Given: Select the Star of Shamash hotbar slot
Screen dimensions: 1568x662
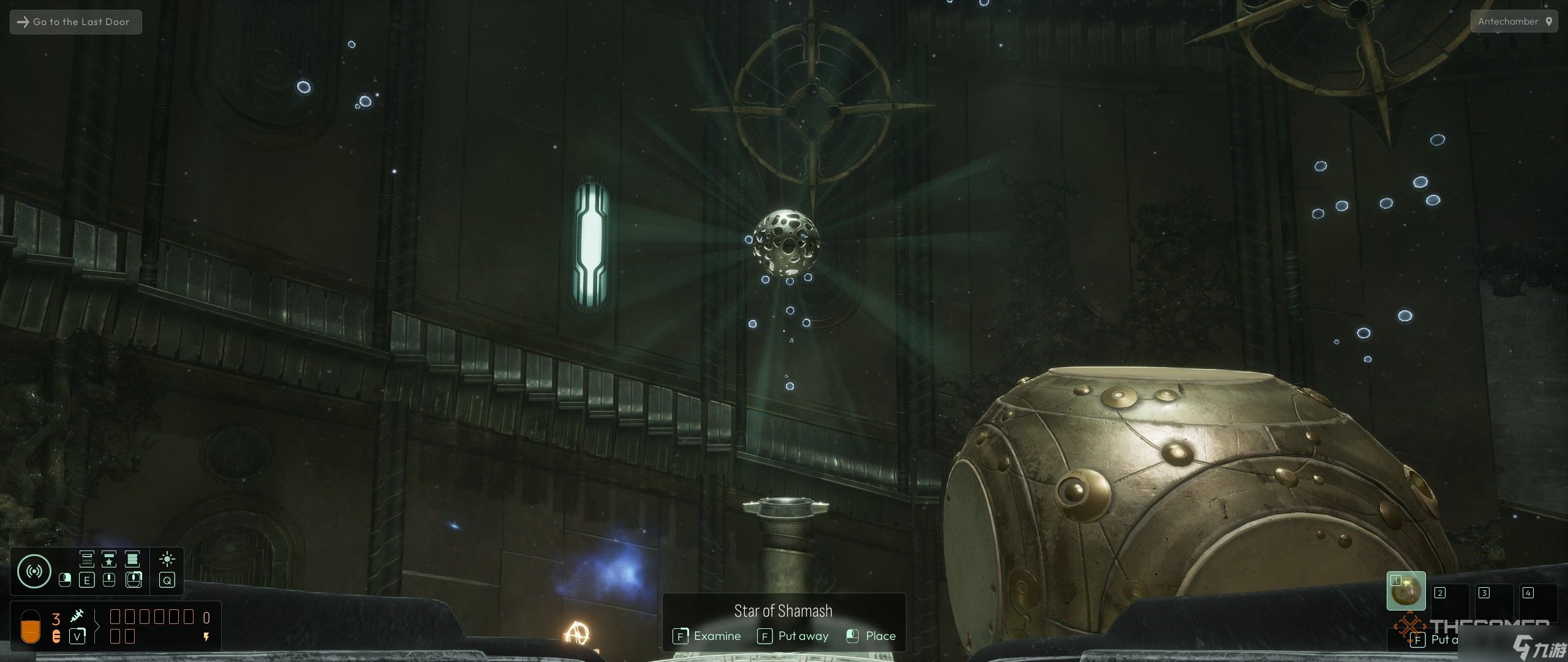Looking at the screenshot, I should (1406, 591).
